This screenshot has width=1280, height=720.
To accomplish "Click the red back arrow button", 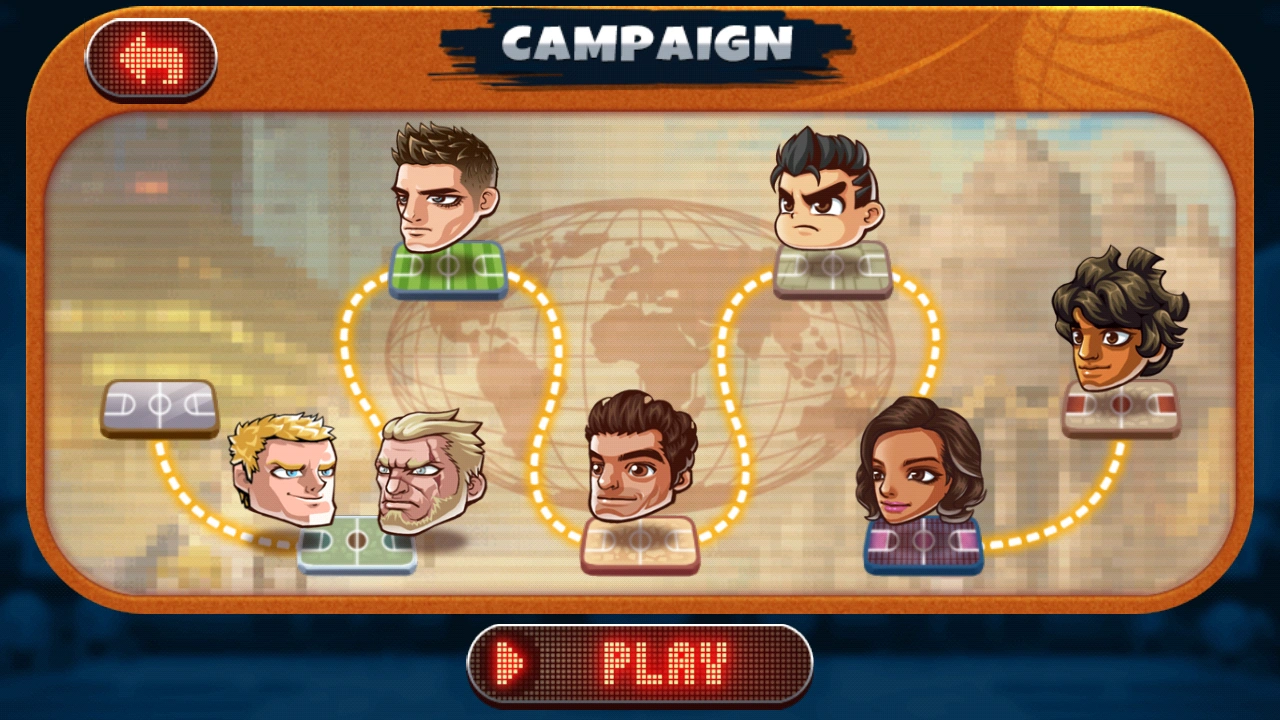I will 152,57.
